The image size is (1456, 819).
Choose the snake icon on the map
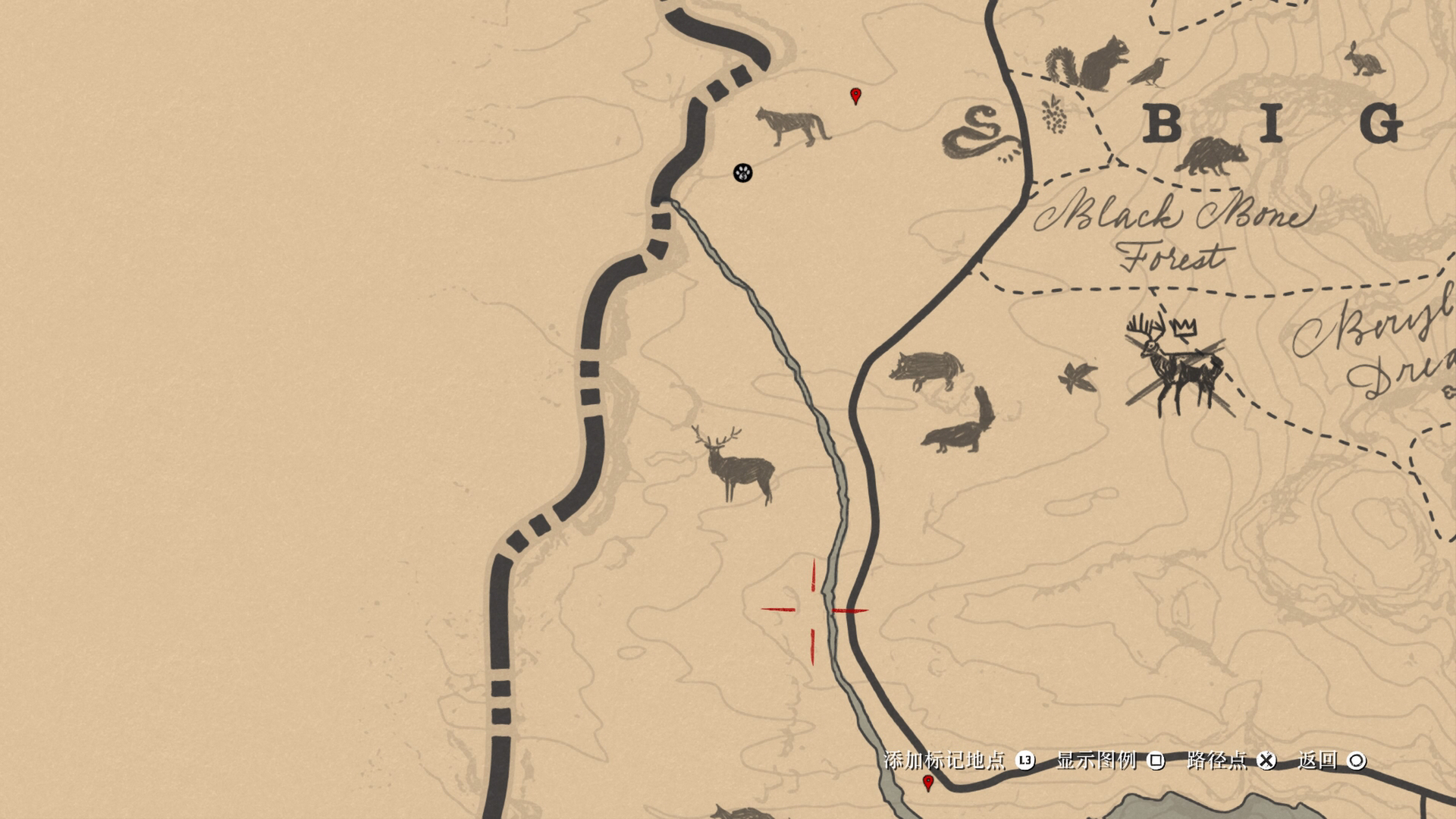981,135
